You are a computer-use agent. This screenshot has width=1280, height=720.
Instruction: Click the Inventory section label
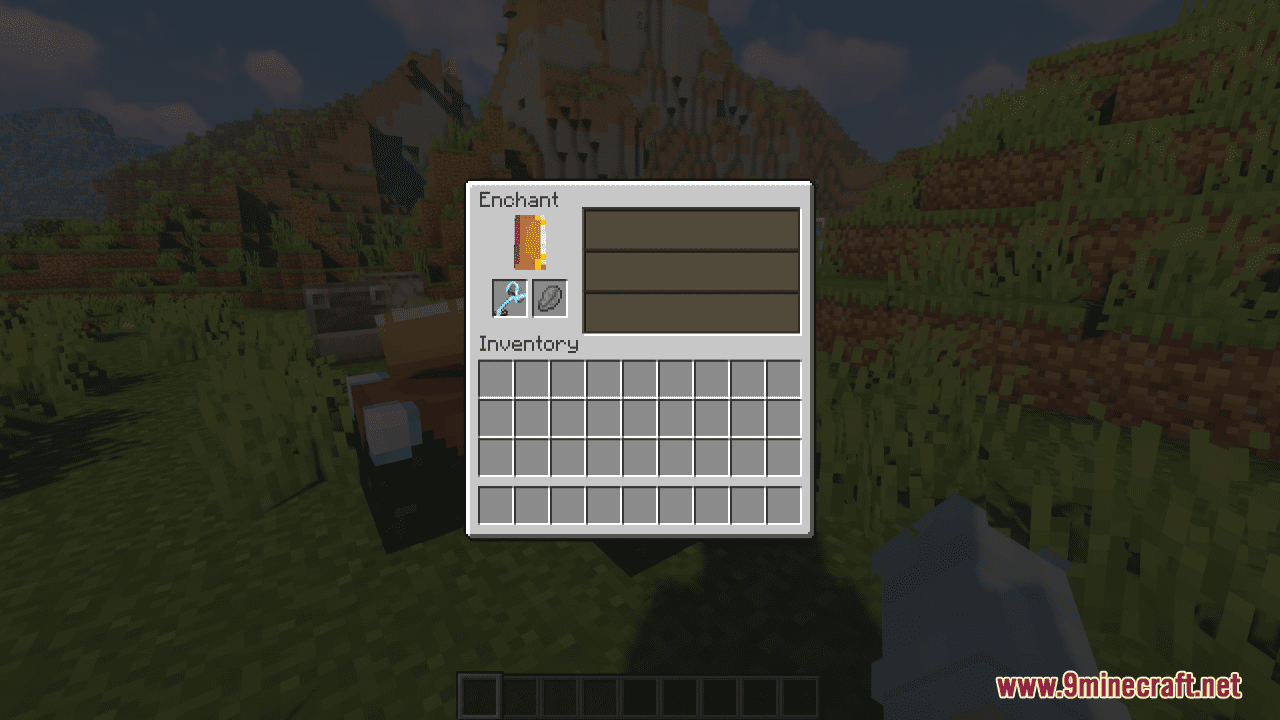coord(529,344)
